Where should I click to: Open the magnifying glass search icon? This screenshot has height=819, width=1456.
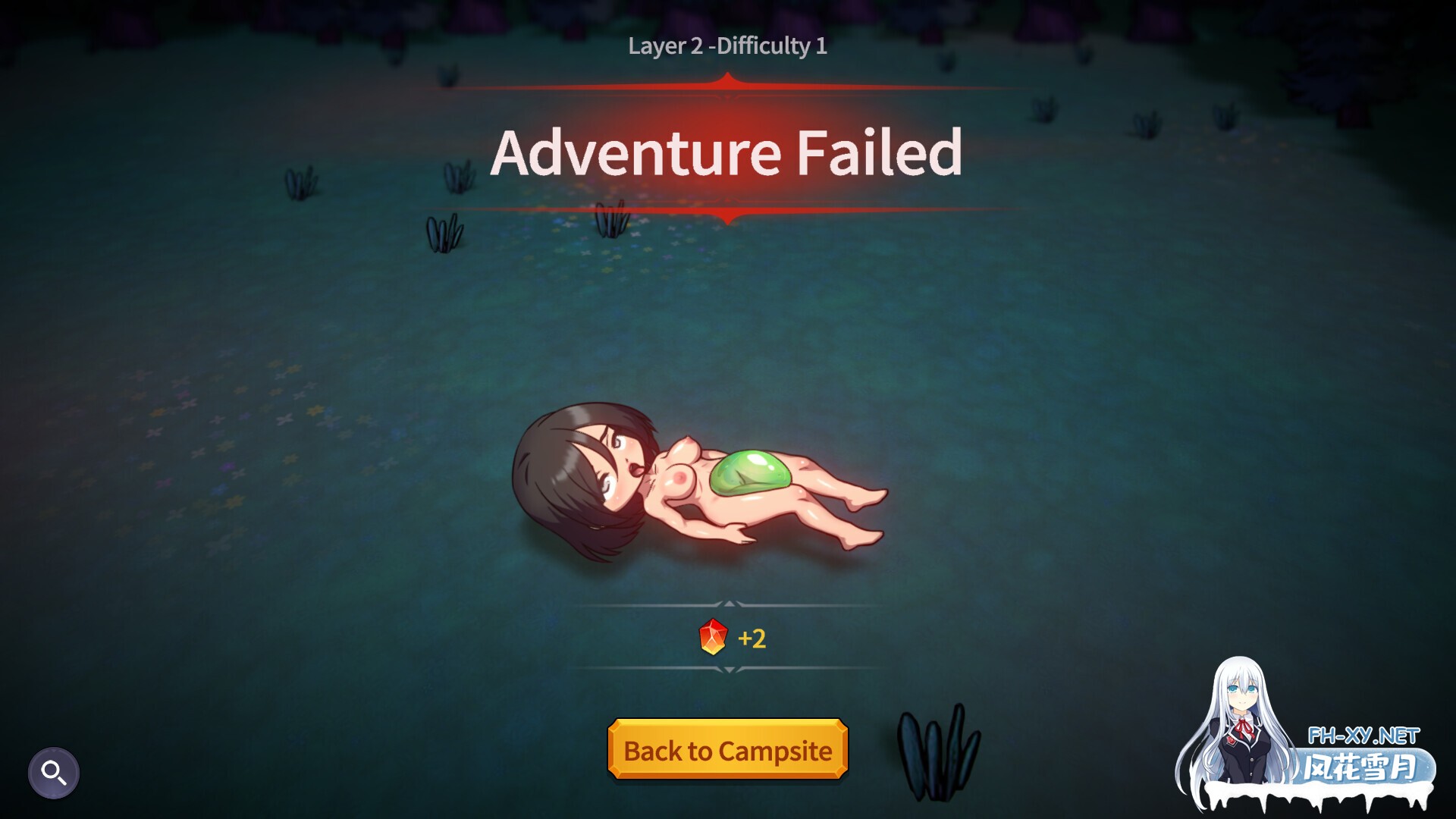pos(54,773)
